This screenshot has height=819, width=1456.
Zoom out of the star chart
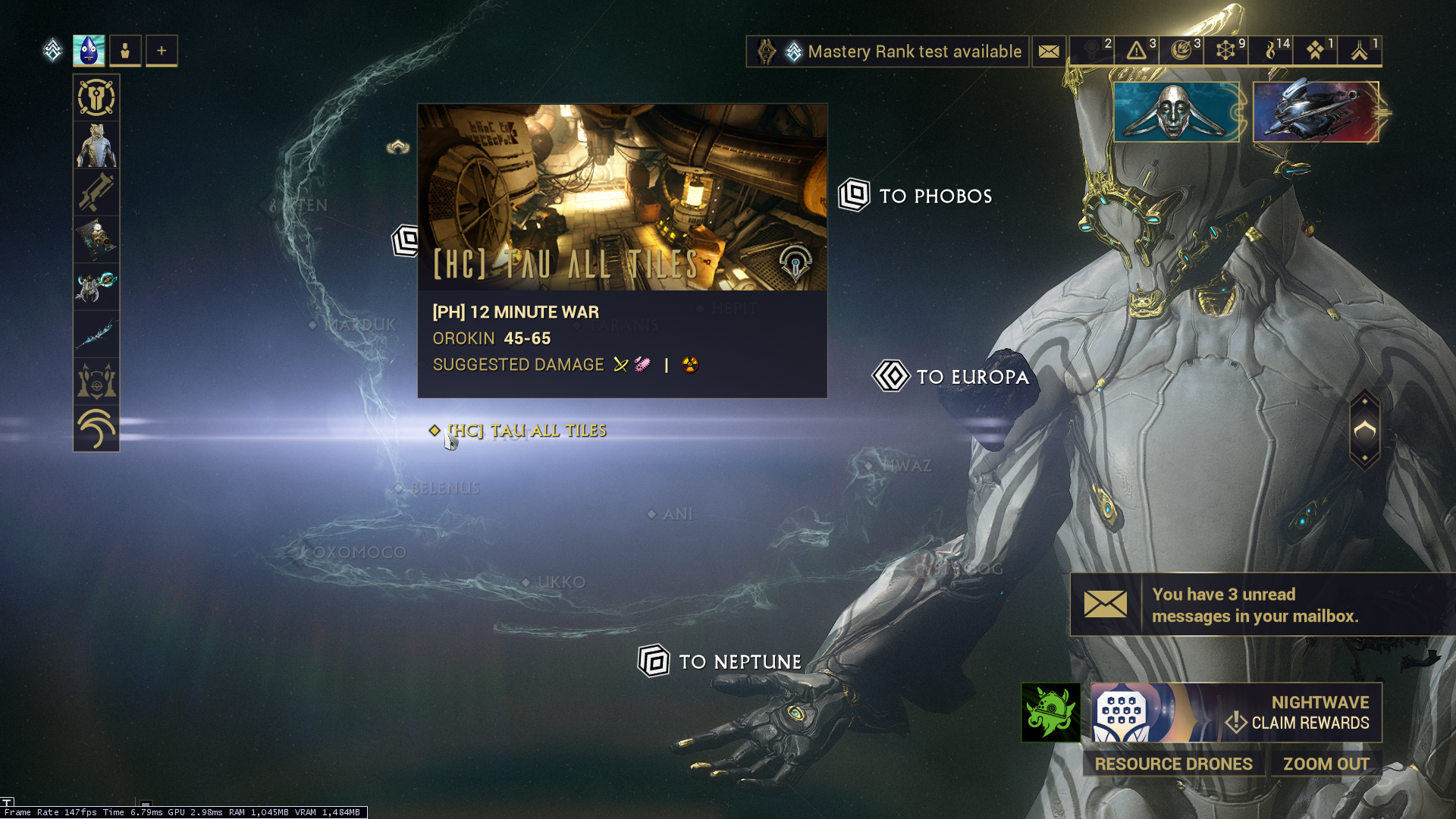pos(1326,764)
